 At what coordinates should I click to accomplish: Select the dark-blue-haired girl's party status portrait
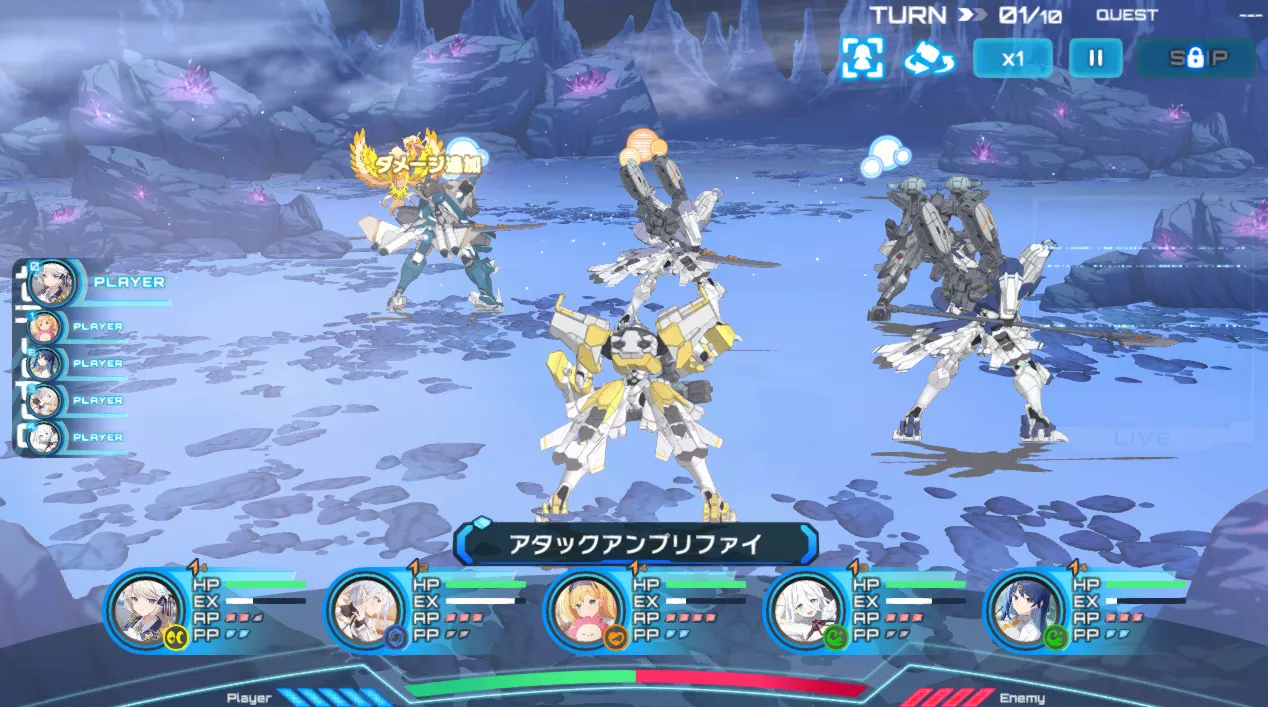point(1024,609)
